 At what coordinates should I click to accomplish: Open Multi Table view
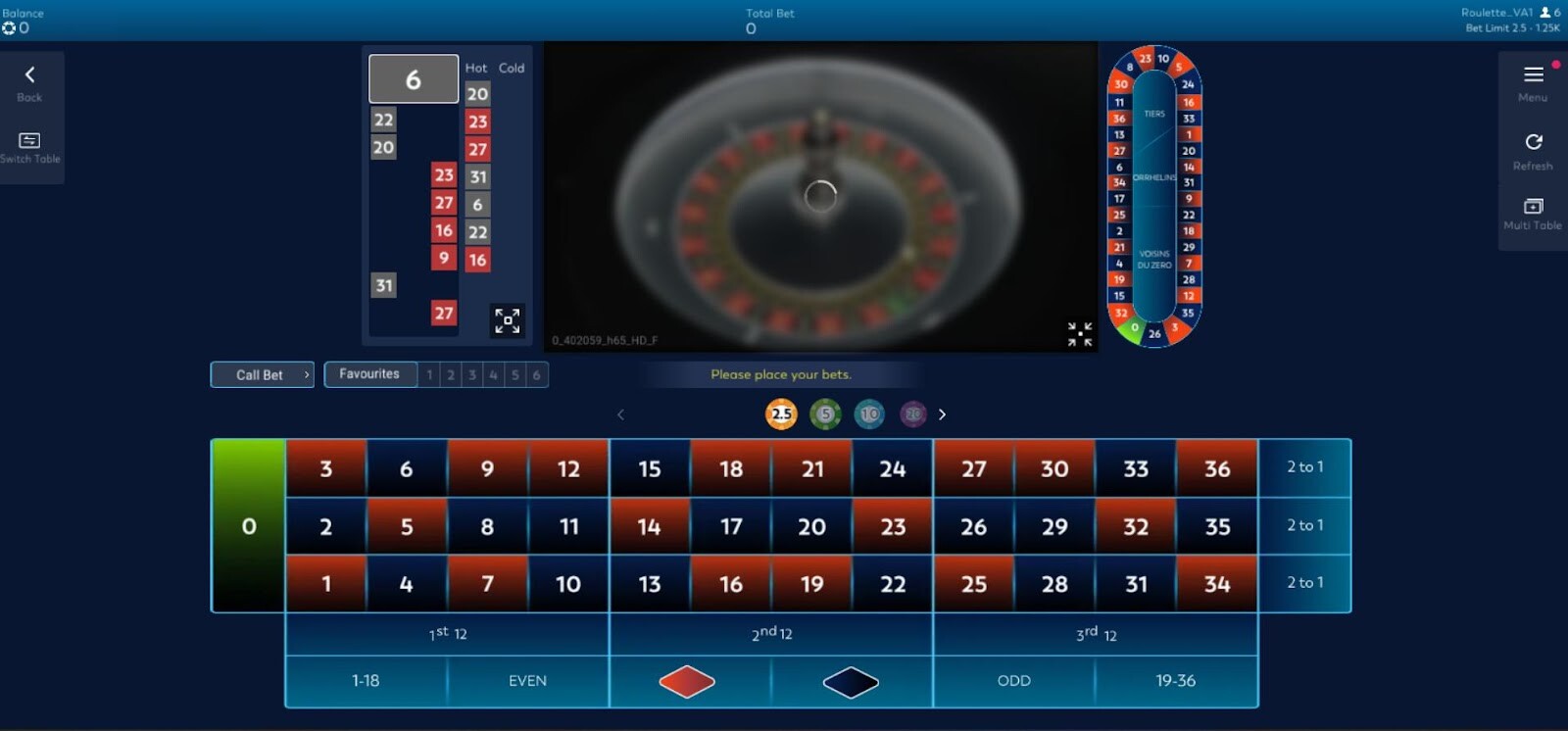[x=1532, y=207]
